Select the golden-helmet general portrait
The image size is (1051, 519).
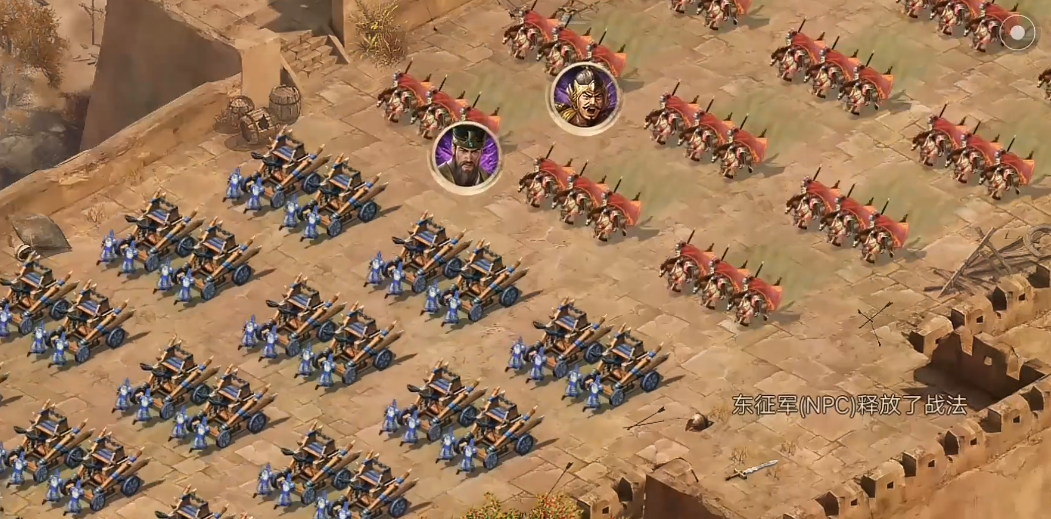[584, 98]
